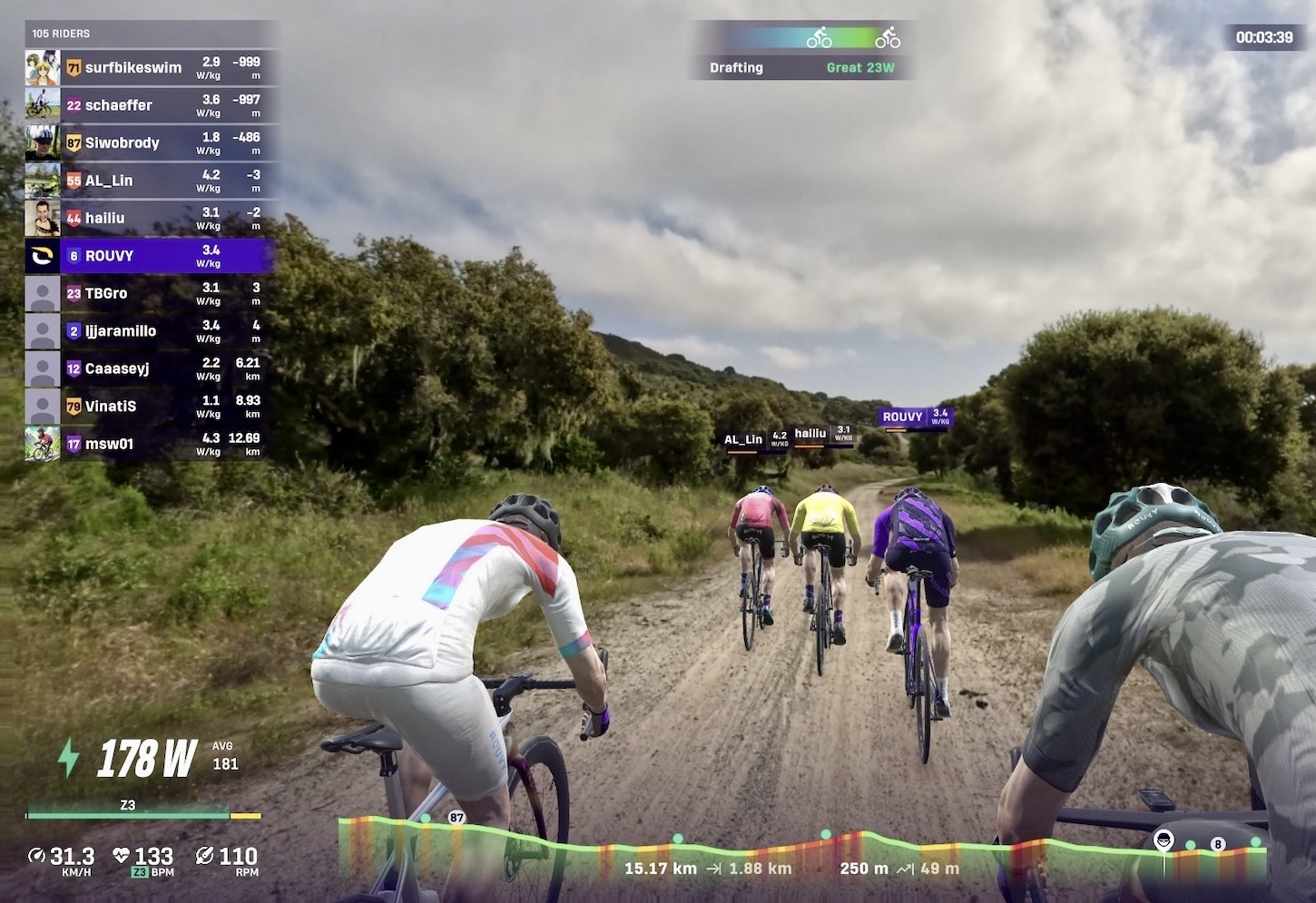Select the highlighted ROUVY rider row
1316x903 pixels.
click(x=150, y=256)
